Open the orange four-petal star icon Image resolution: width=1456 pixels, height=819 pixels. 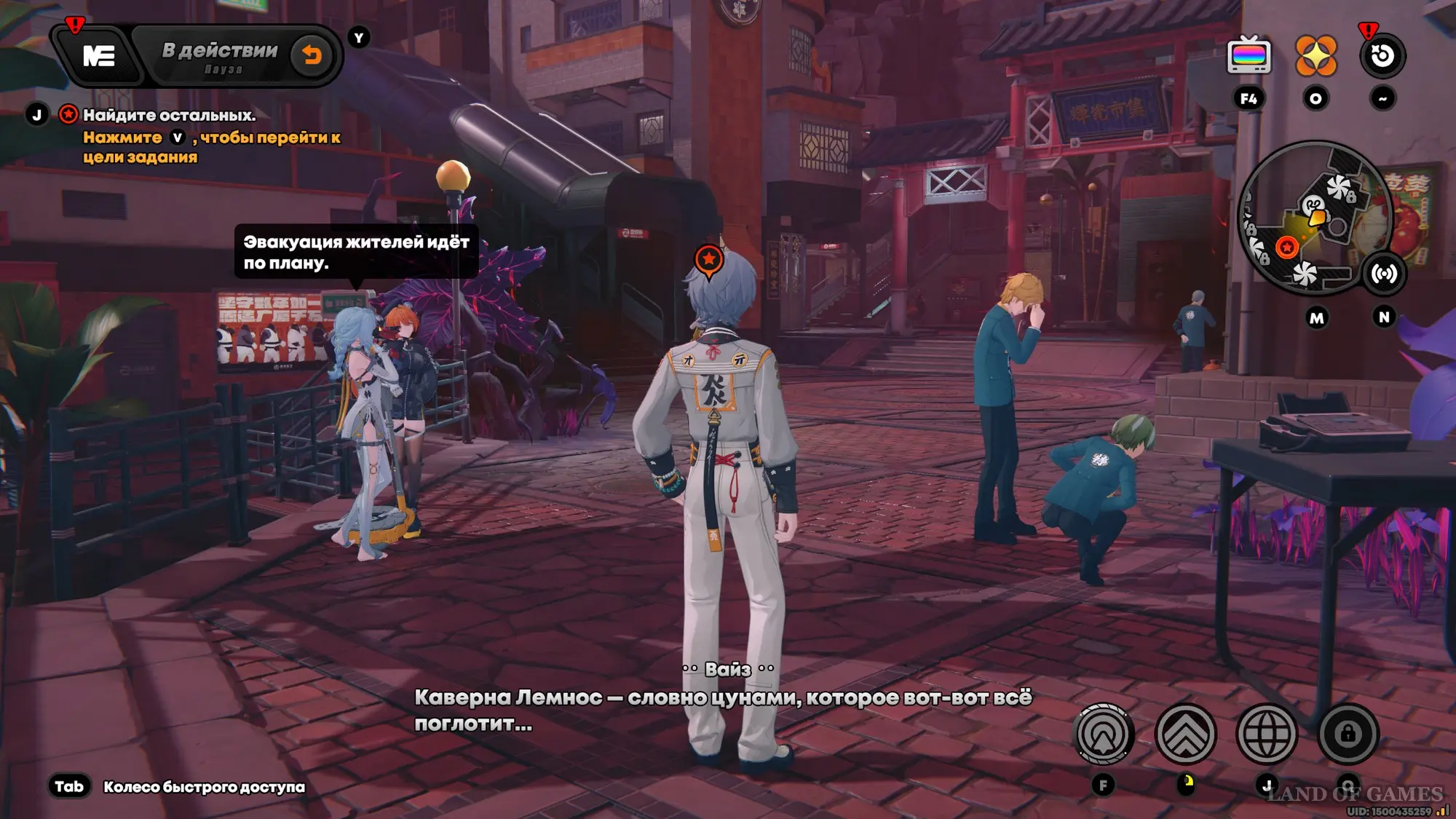coord(1315,56)
